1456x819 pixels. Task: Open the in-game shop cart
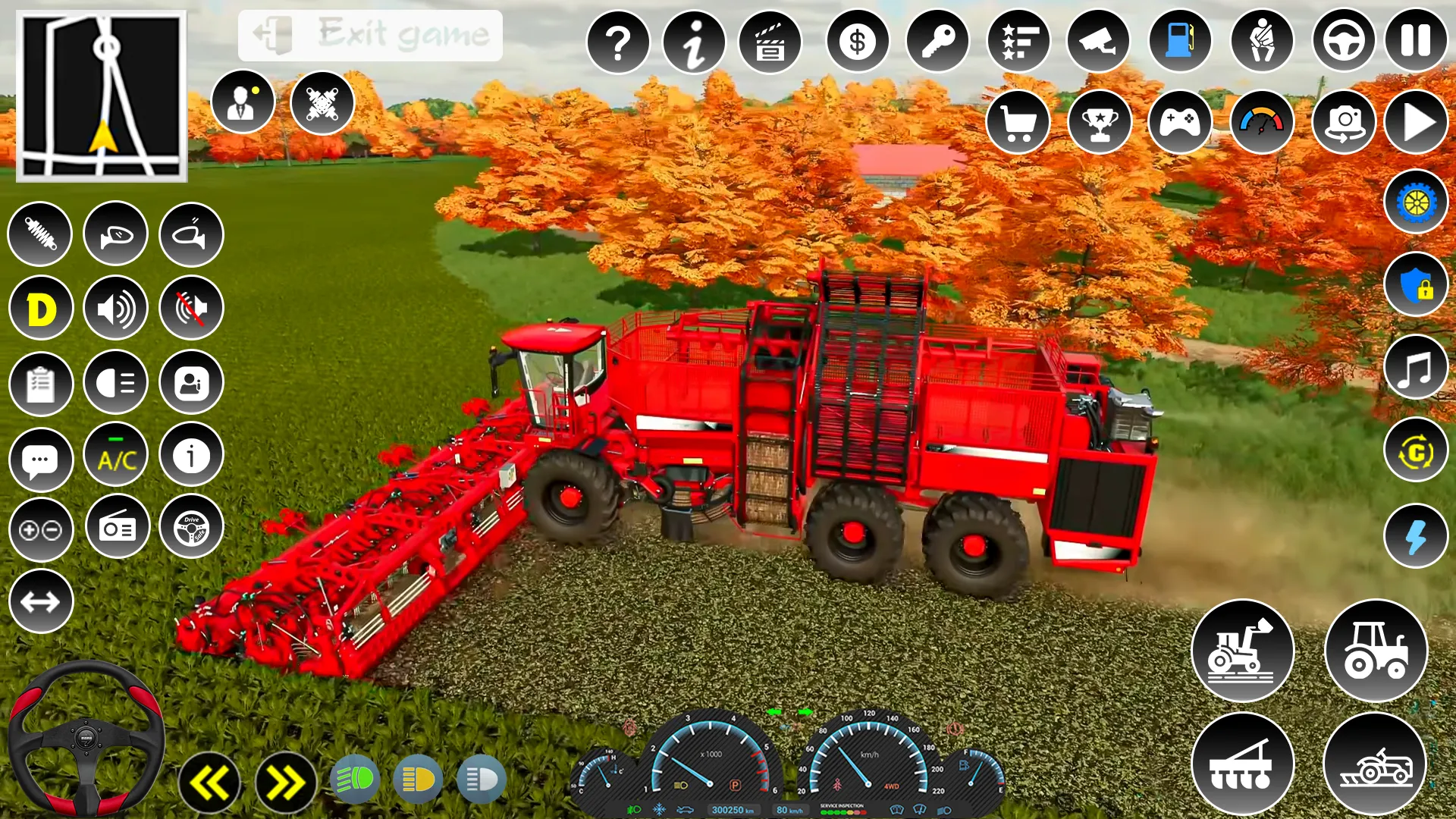(1018, 121)
